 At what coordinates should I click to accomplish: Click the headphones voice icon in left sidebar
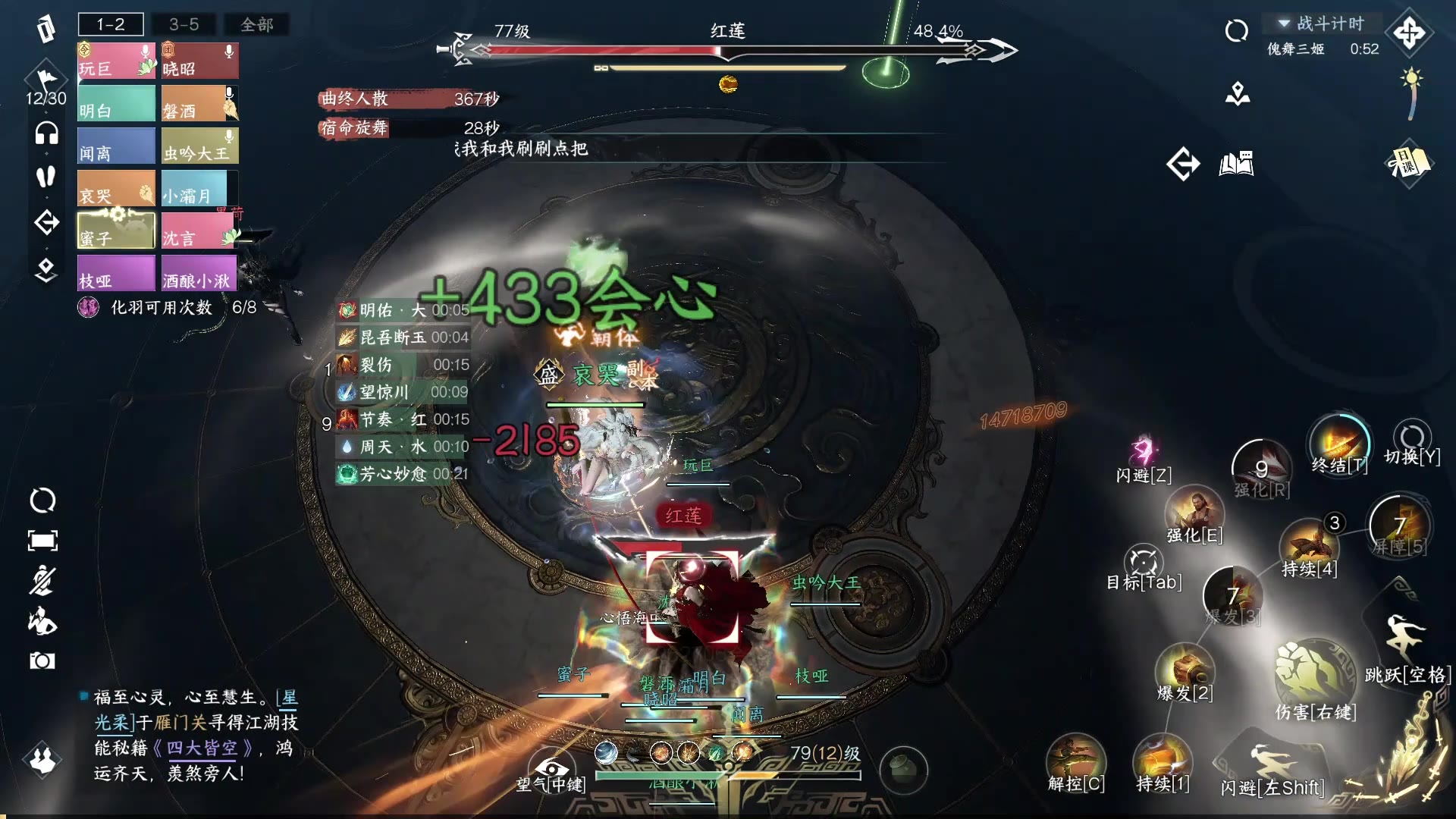coord(45,133)
